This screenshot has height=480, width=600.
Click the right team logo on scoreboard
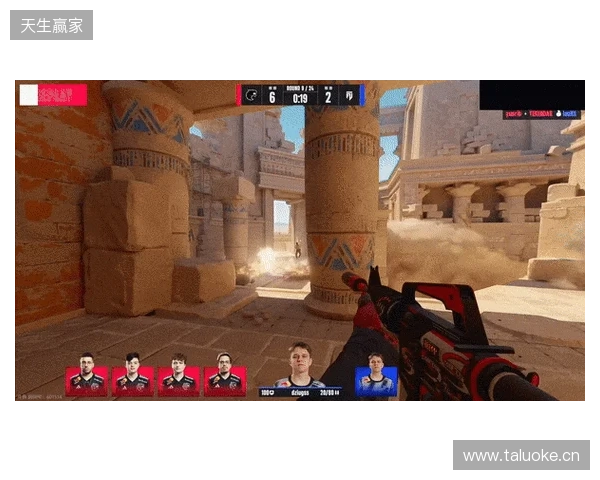(x=349, y=96)
